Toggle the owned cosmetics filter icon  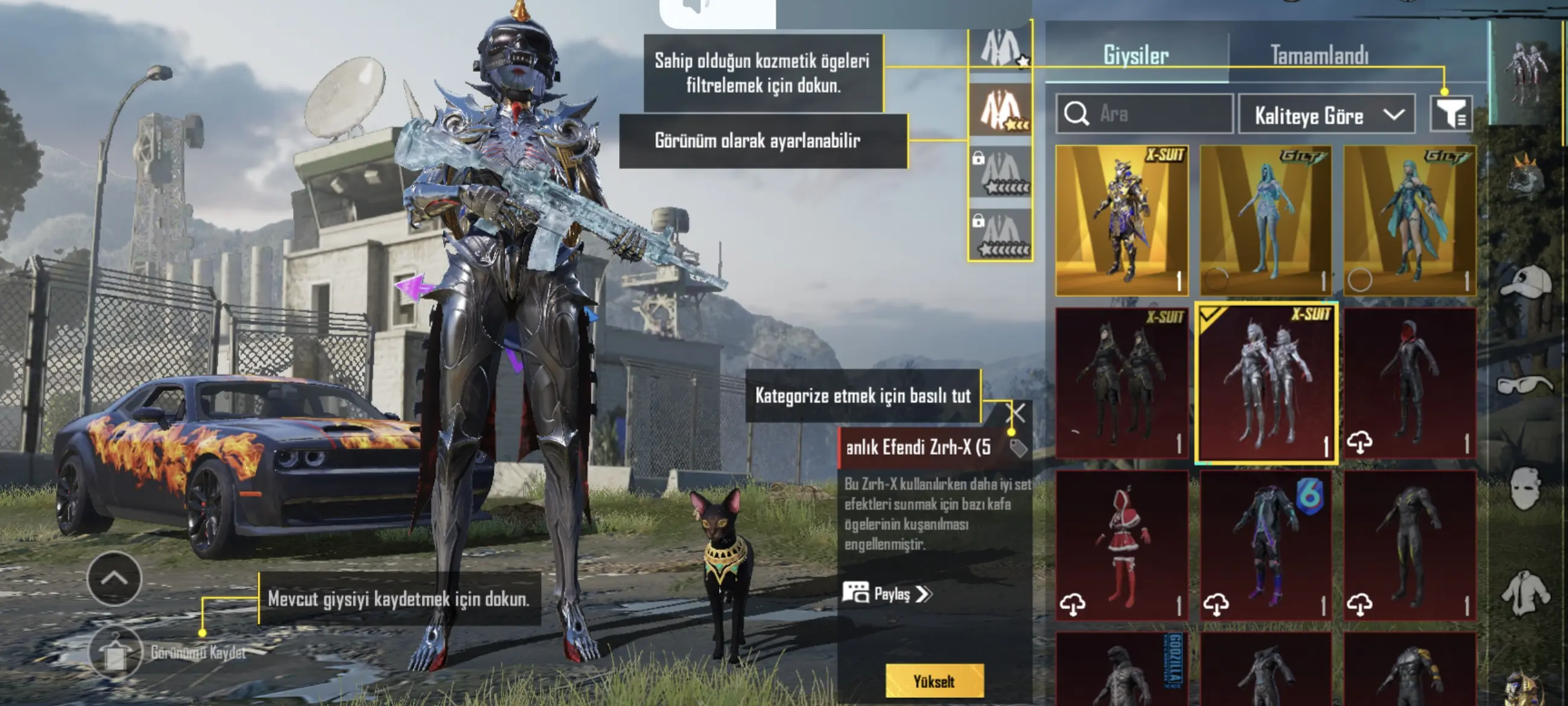click(1451, 114)
